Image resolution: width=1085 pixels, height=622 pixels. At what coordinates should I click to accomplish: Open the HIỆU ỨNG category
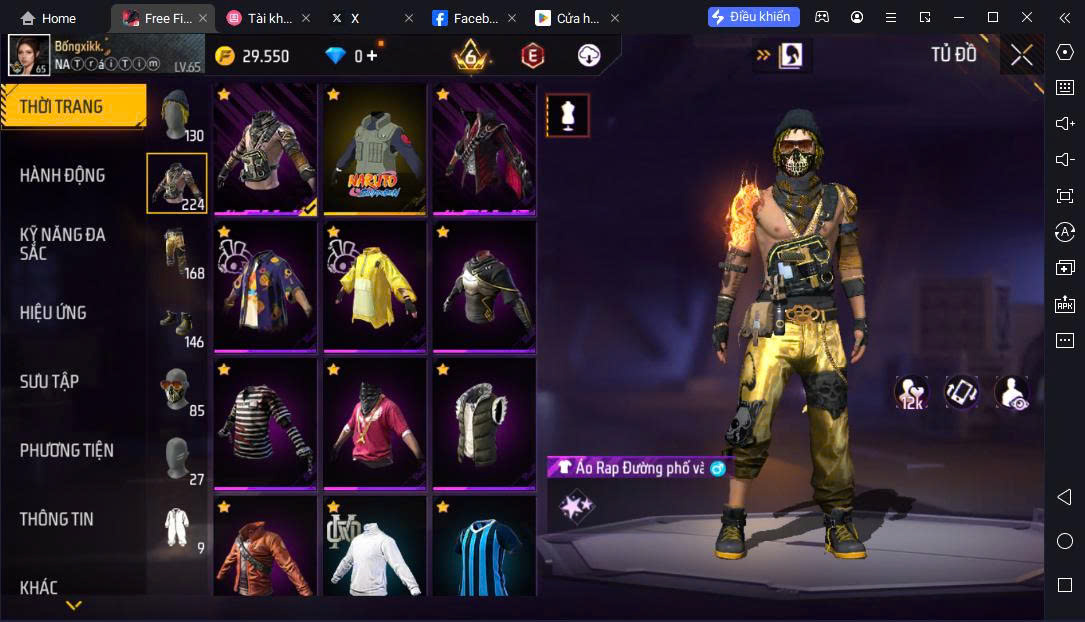coord(53,313)
